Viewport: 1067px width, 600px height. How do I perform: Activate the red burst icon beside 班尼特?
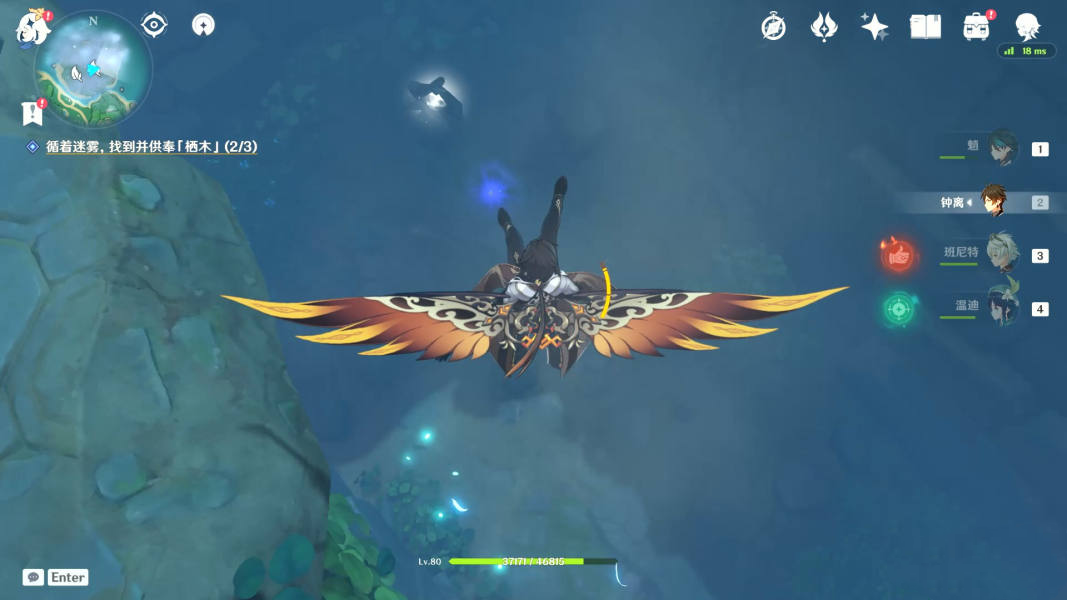(x=899, y=256)
